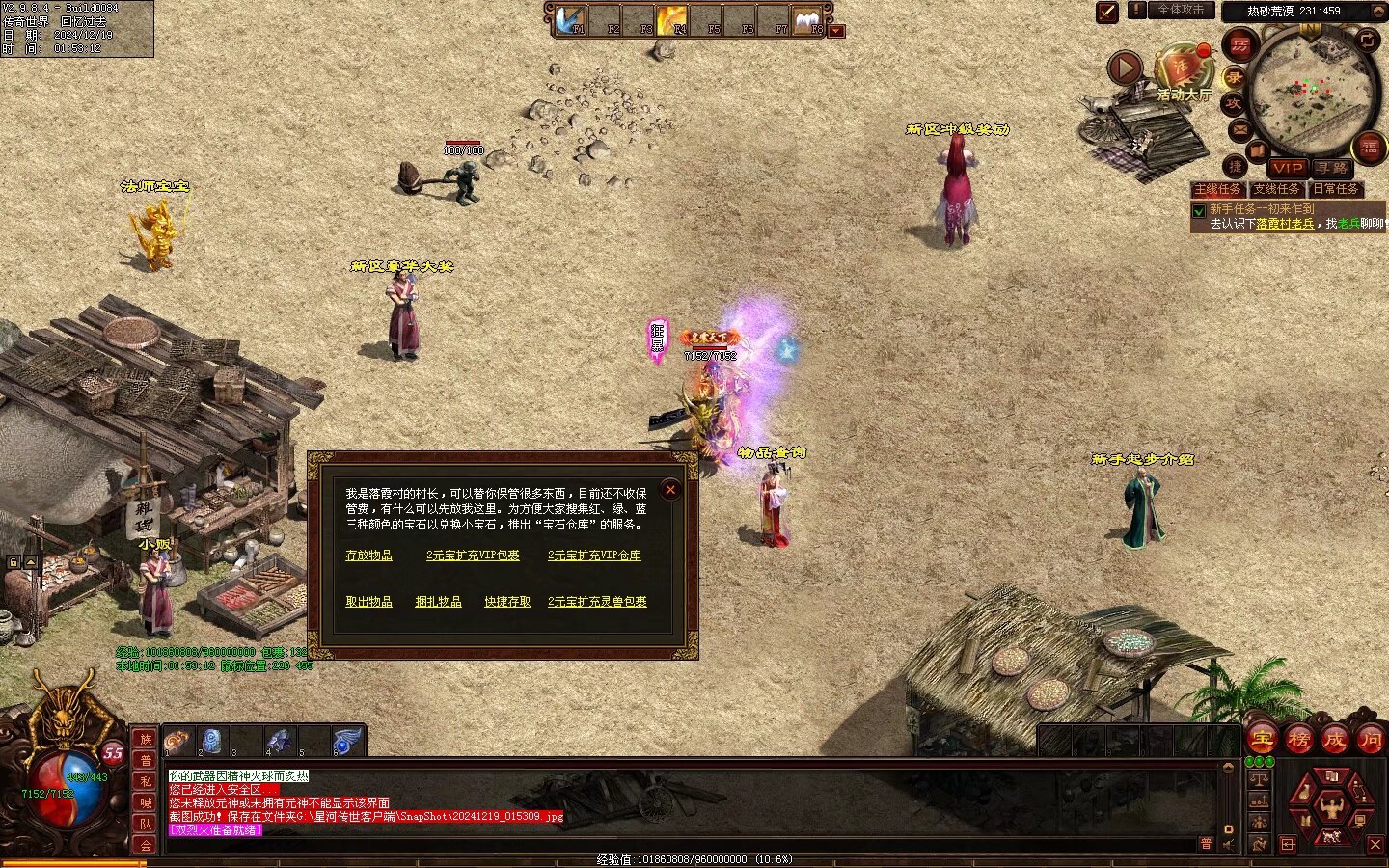Open the mail envelope icon

1239,129
